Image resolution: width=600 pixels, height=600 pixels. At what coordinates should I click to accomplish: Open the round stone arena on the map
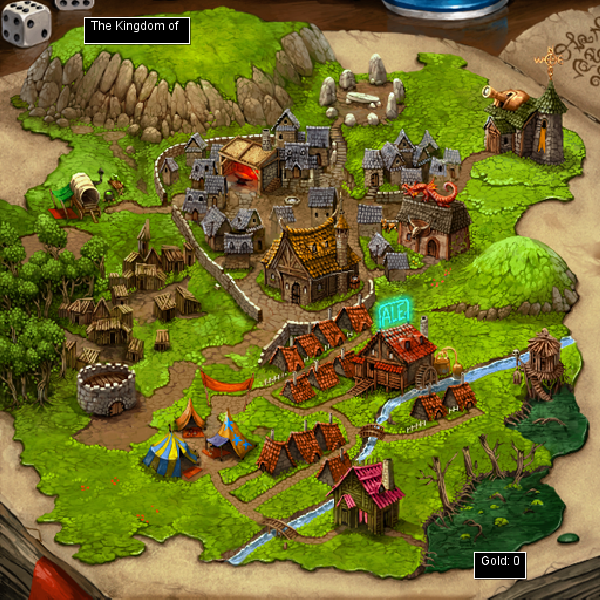point(106,388)
